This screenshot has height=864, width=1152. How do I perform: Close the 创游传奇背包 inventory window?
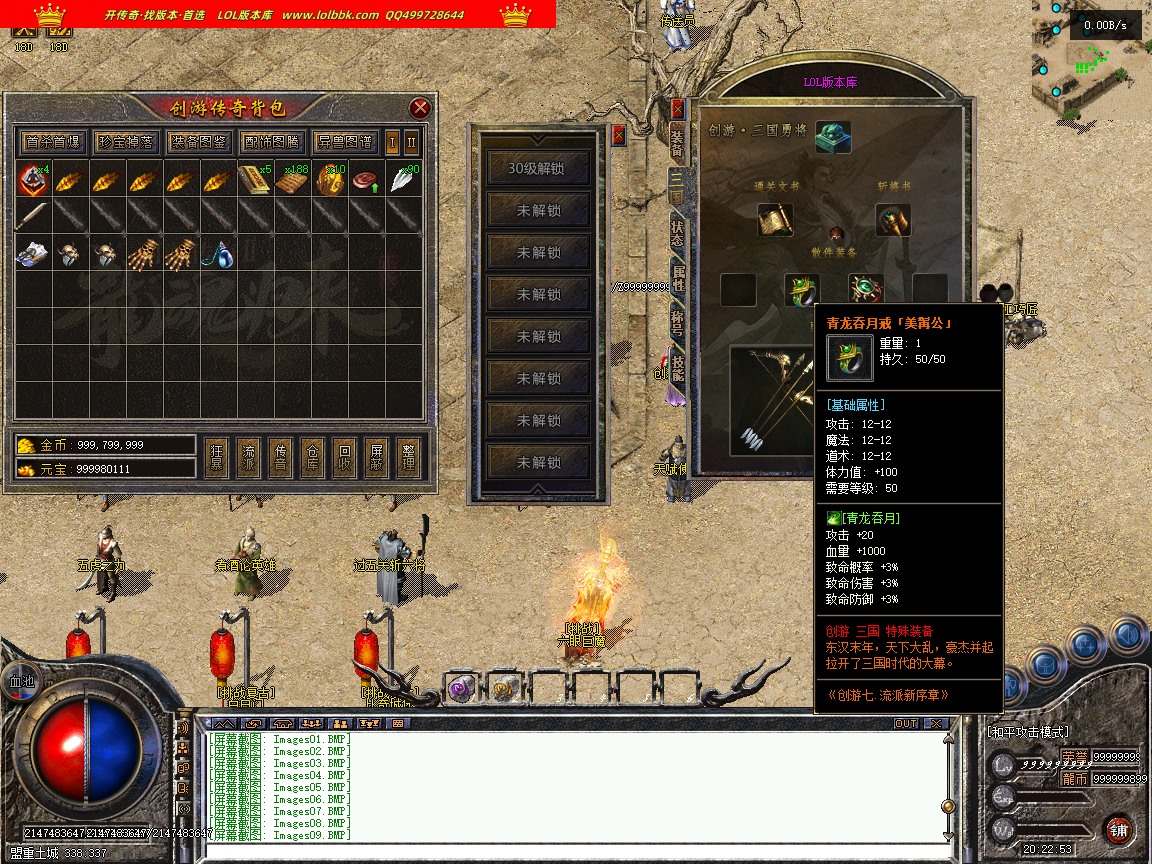tap(420, 108)
